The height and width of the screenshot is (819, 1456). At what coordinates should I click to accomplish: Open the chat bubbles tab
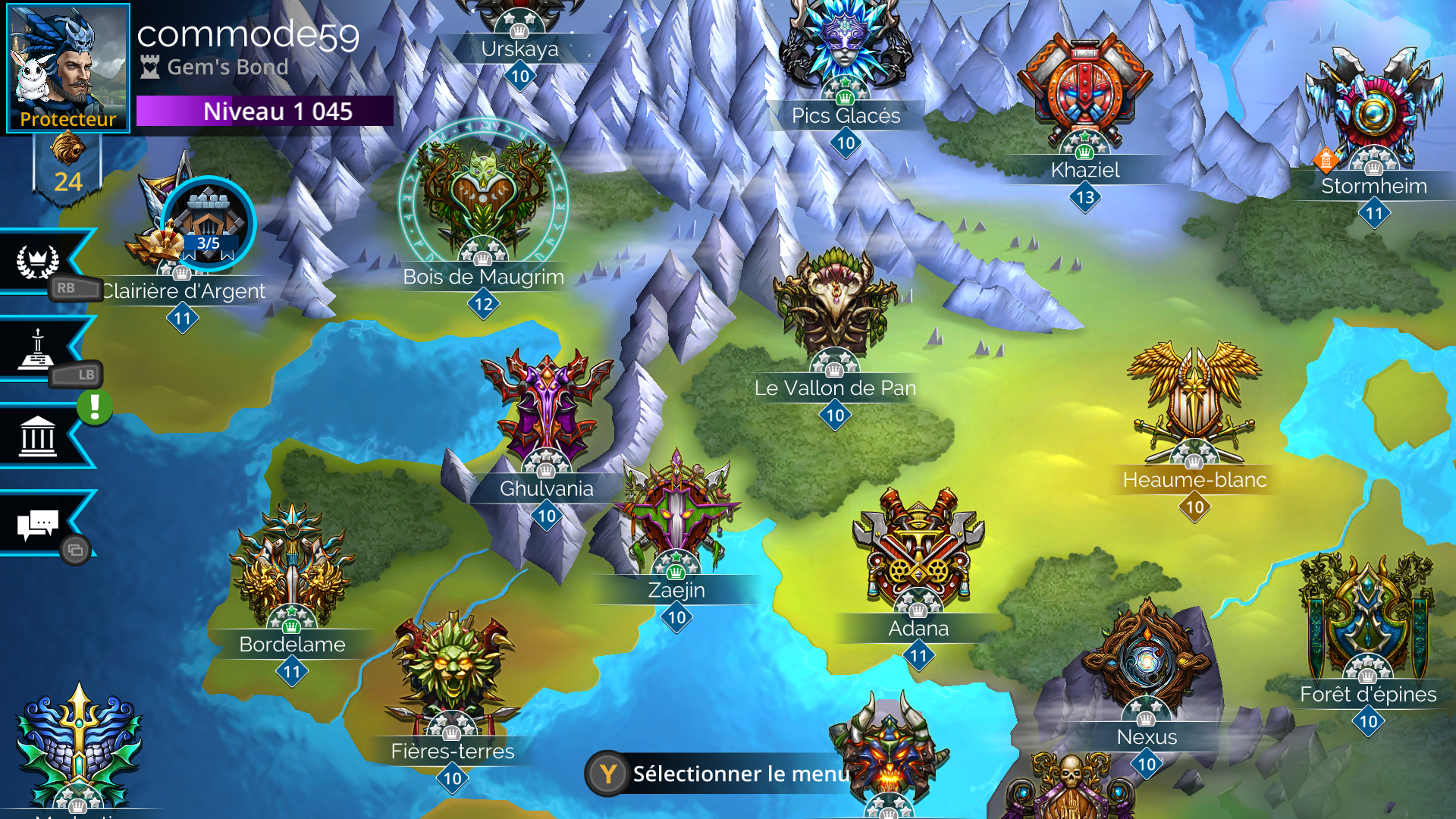tap(38, 523)
